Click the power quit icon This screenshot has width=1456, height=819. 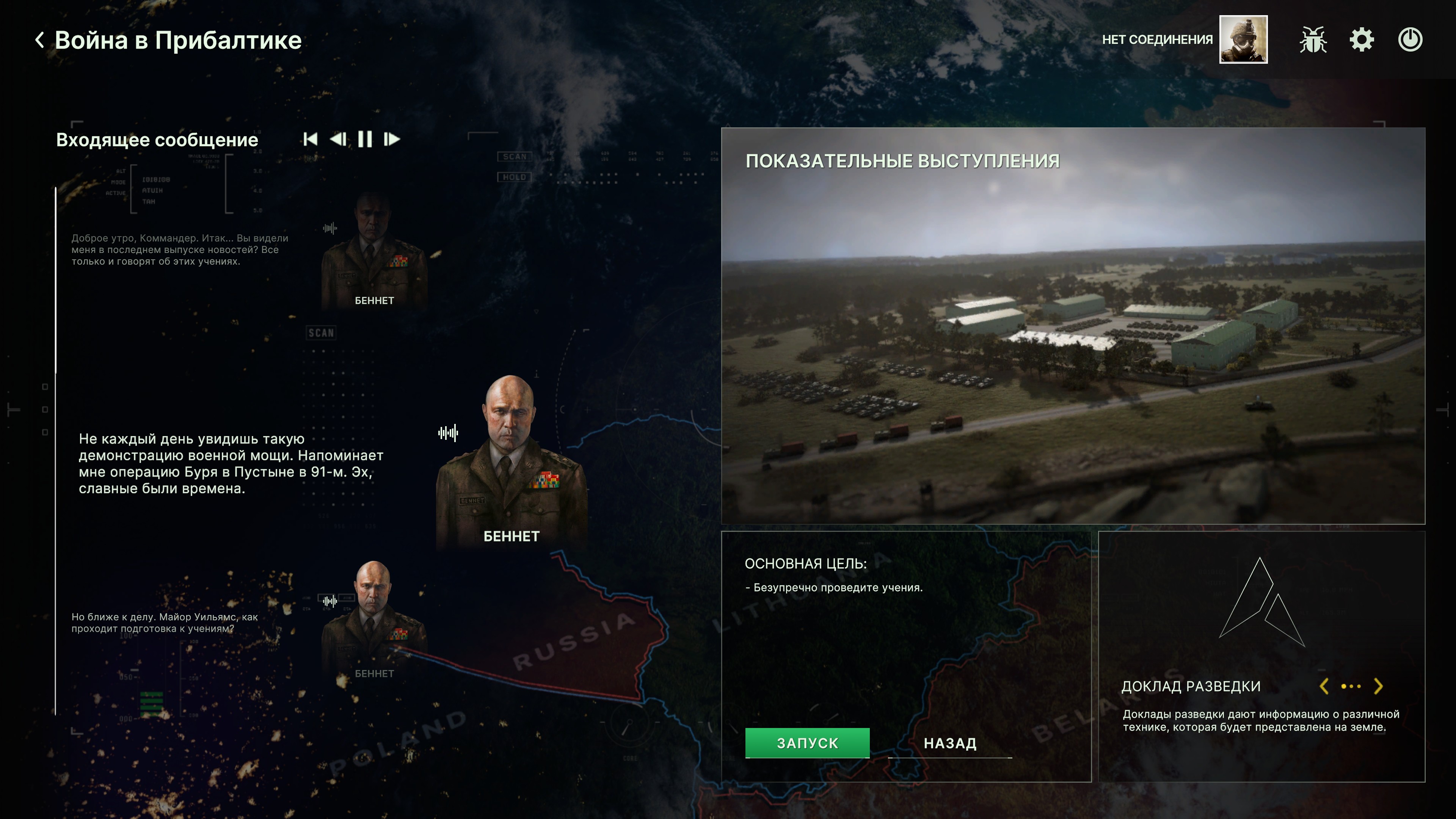(x=1410, y=40)
